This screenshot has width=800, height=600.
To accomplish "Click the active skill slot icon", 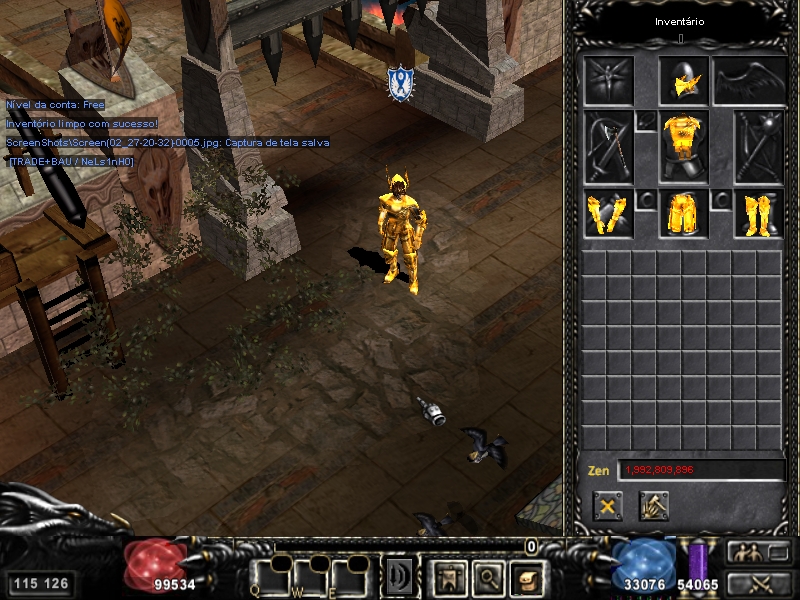I will (400, 577).
